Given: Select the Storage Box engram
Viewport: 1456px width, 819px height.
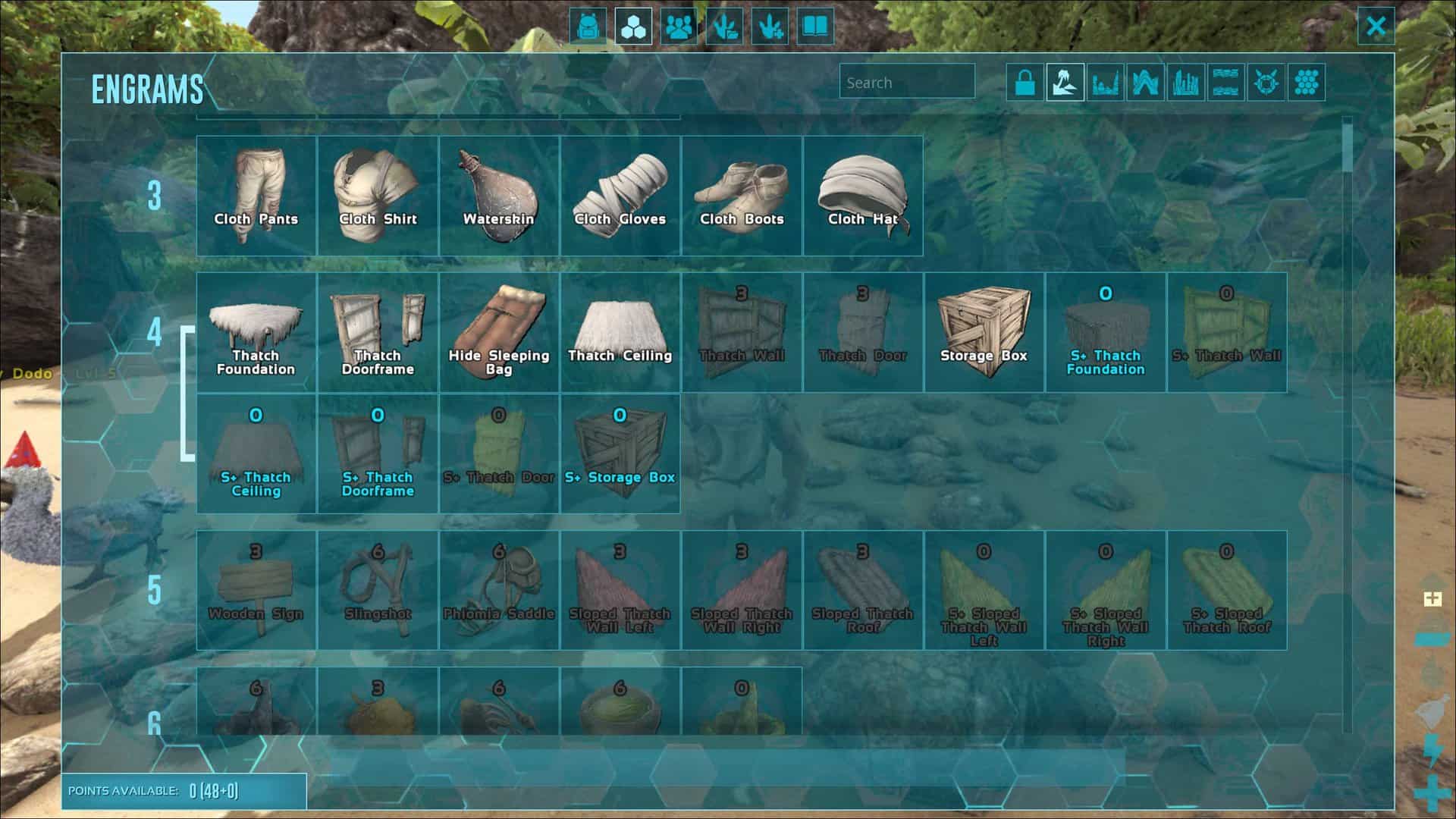Looking at the screenshot, I should (x=984, y=330).
